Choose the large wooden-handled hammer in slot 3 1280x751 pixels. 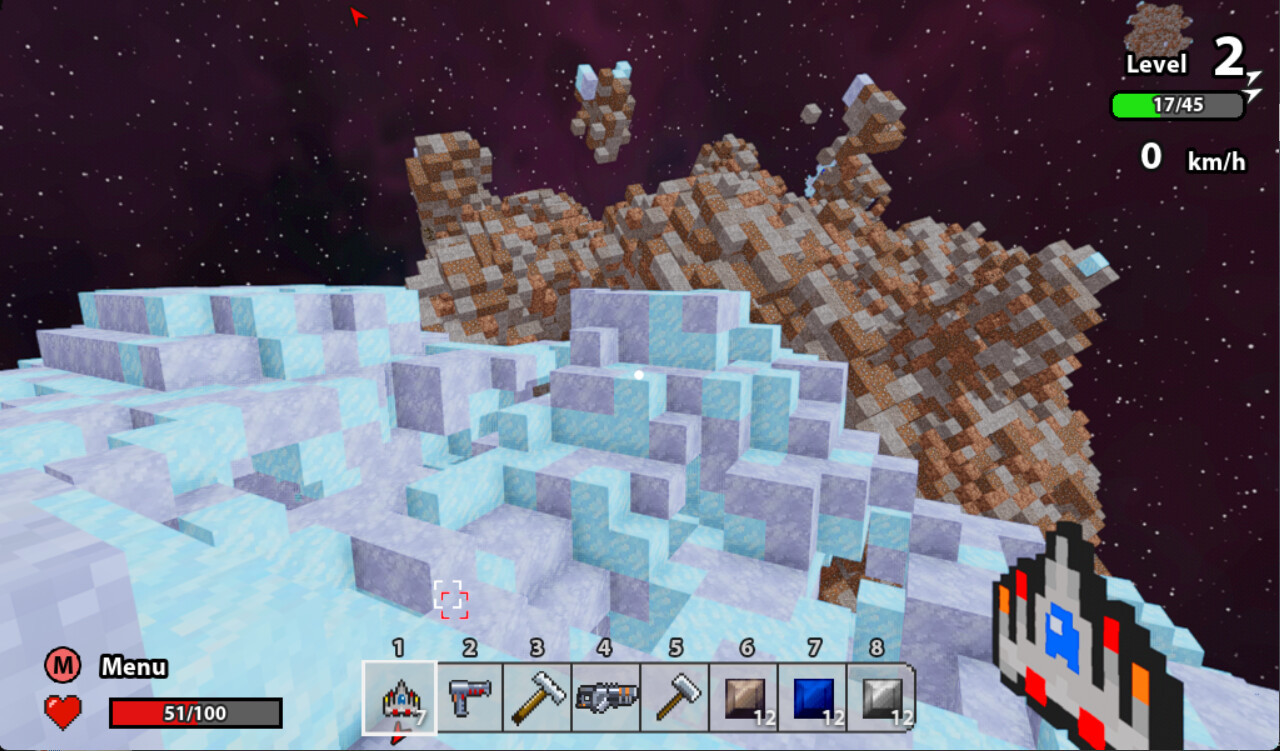537,697
